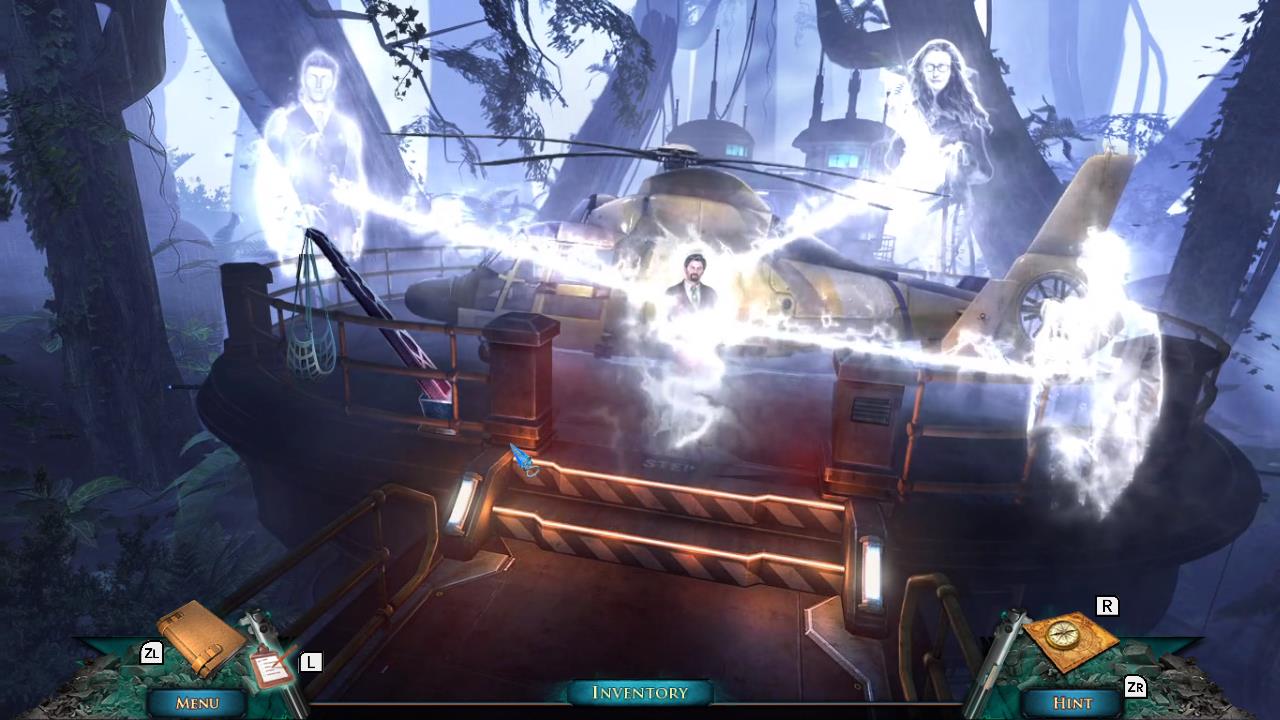Viewport: 1280px width, 720px height.
Task: Click the spirit man in the suit
Action: coord(692,285)
